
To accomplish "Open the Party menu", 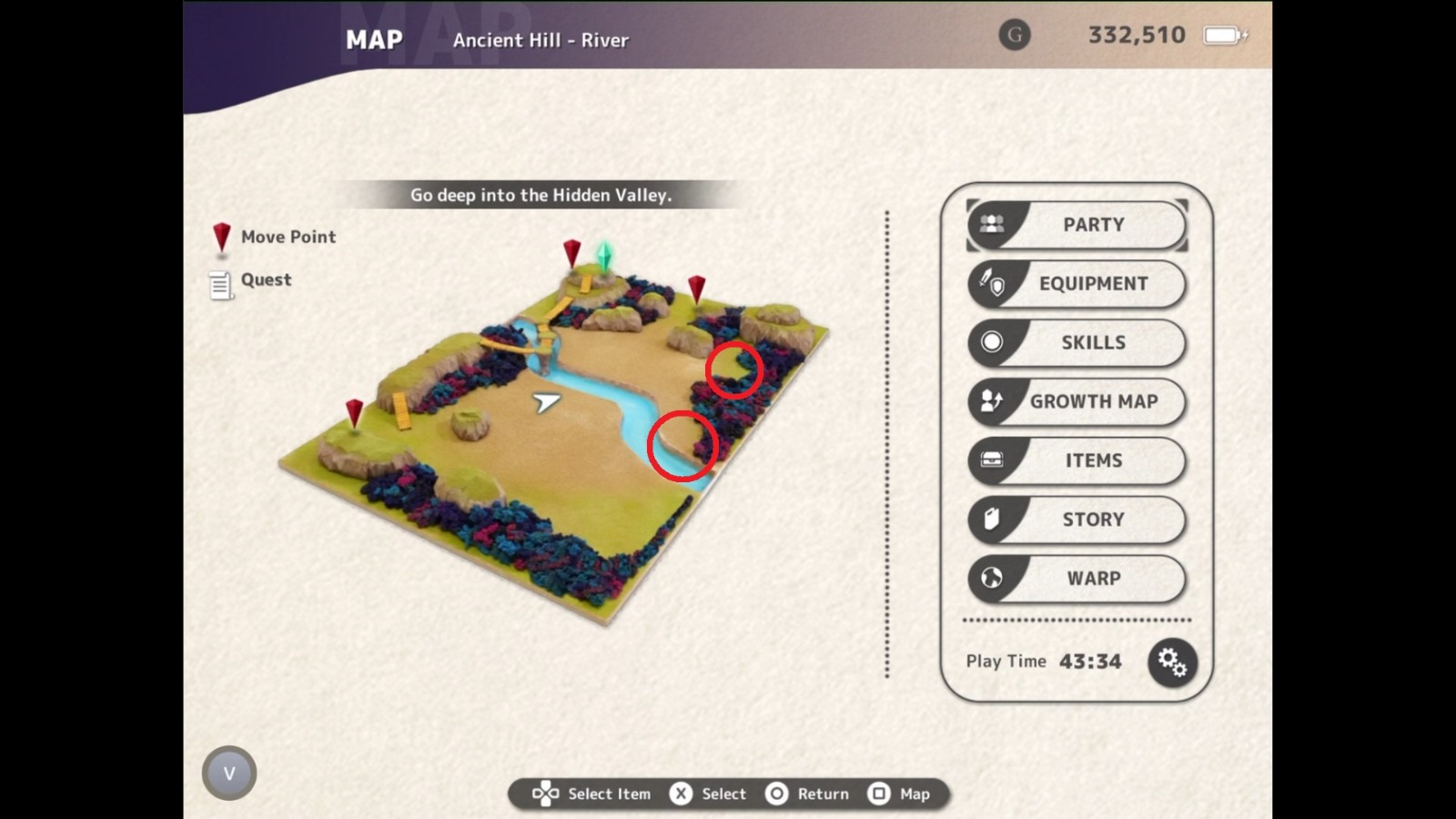I will coord(1077,225).
